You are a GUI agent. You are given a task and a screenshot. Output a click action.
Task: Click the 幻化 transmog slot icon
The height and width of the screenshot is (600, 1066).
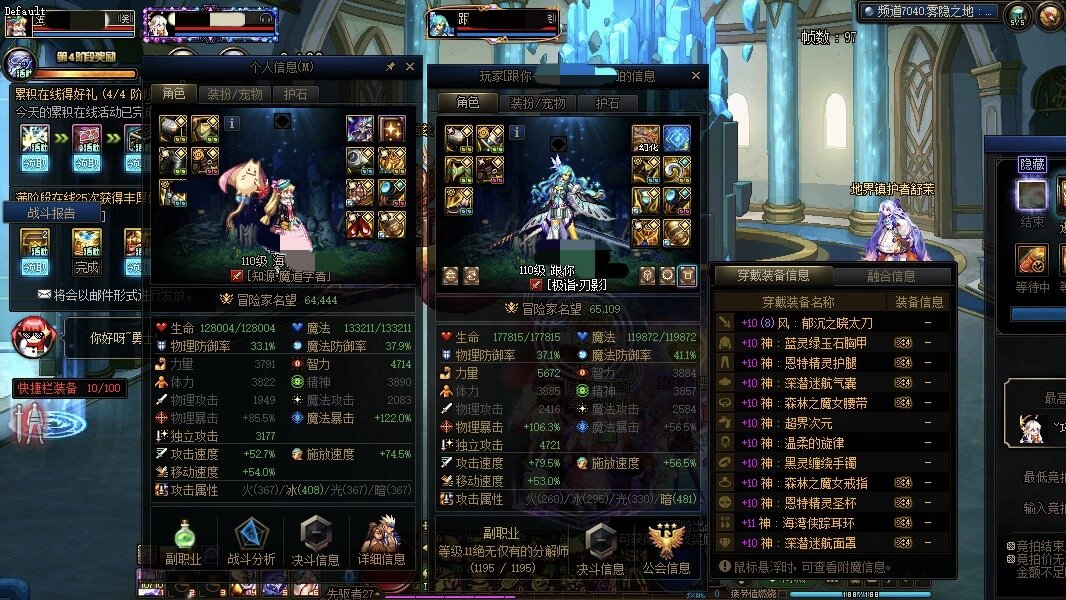click(645, 137)
